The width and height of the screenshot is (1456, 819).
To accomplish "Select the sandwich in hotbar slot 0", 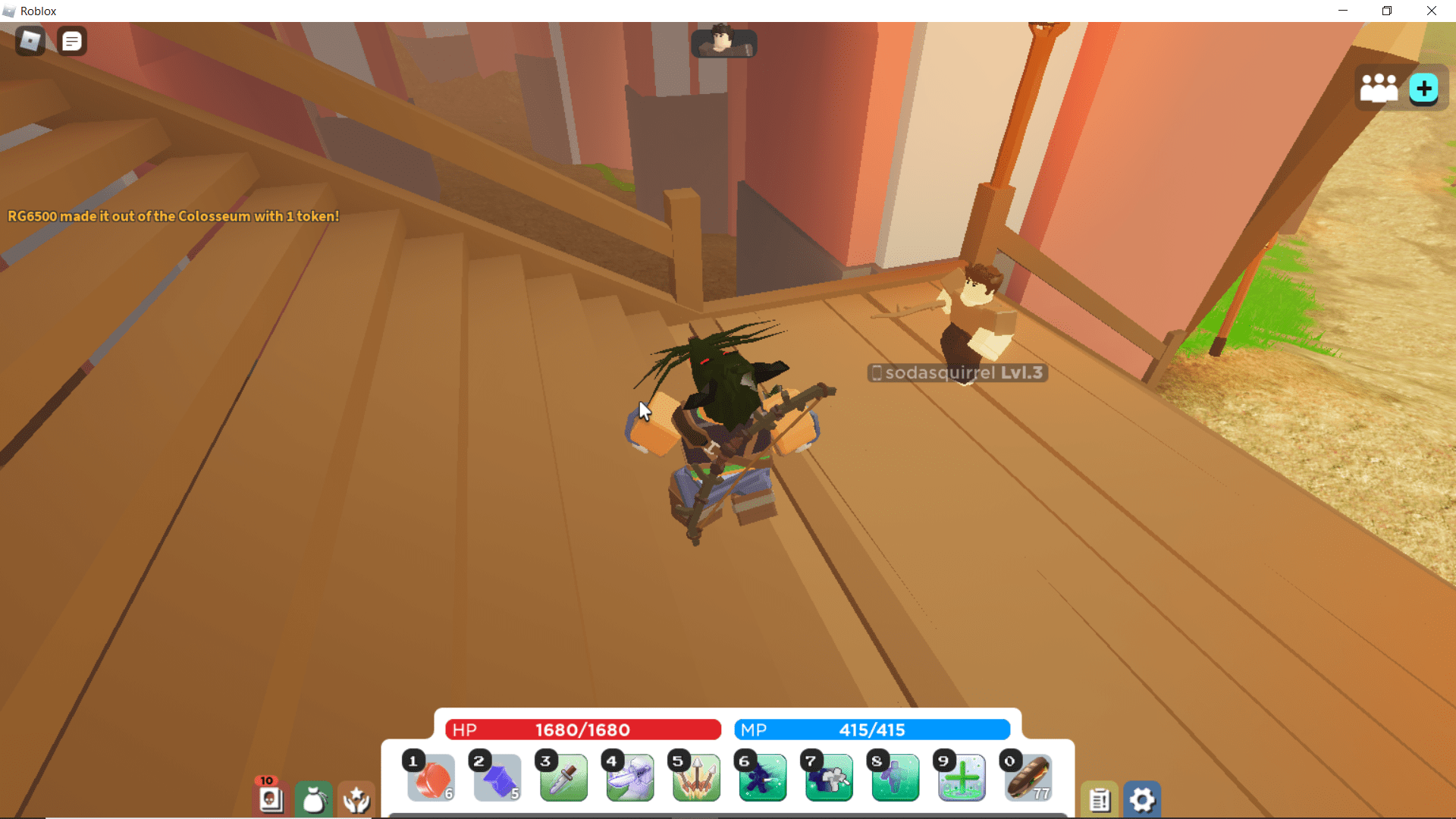I will pos(1028,778).
